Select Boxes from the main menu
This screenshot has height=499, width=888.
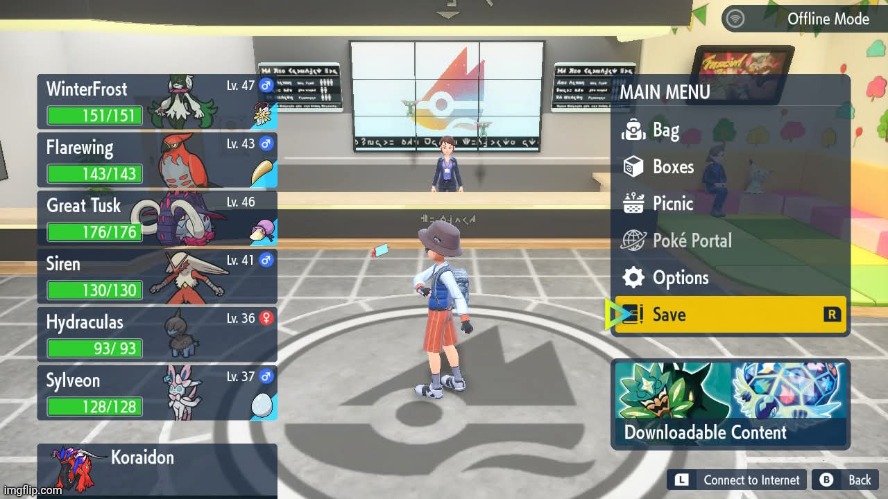(672, 167)
